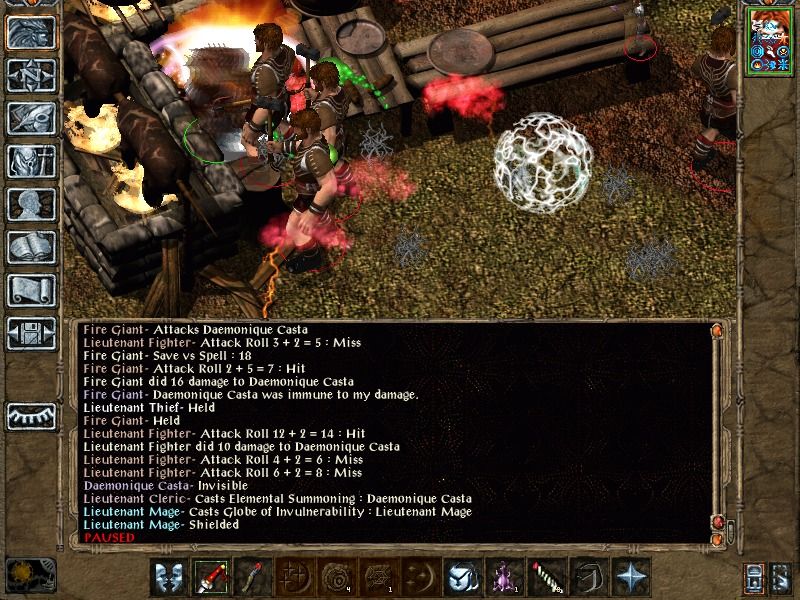The image size is (800, 600).
Task: Open the journal quill button
Action: 31,118
